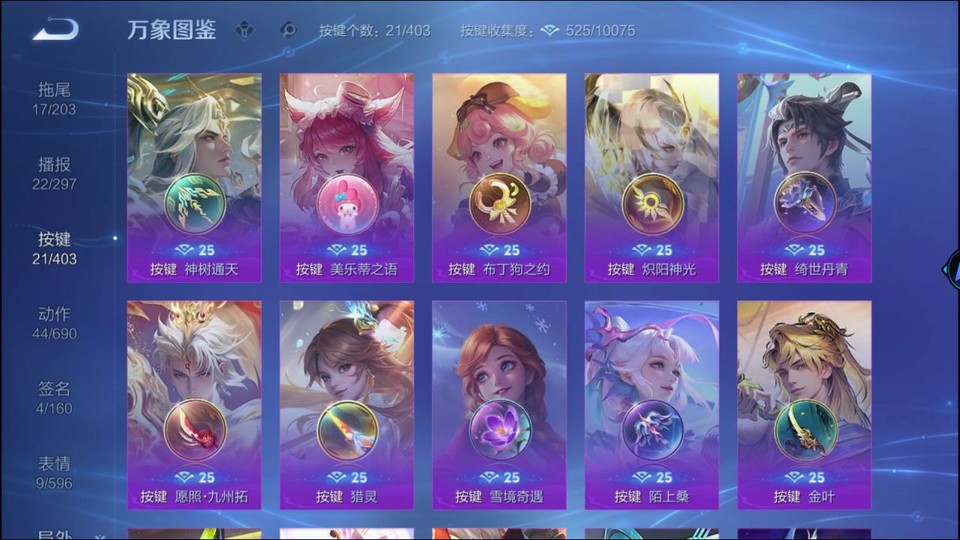Image resolution: width=960 pixels, height=540 pixels.
Task: View the 陌上桑 card
Action: [651, 405]
